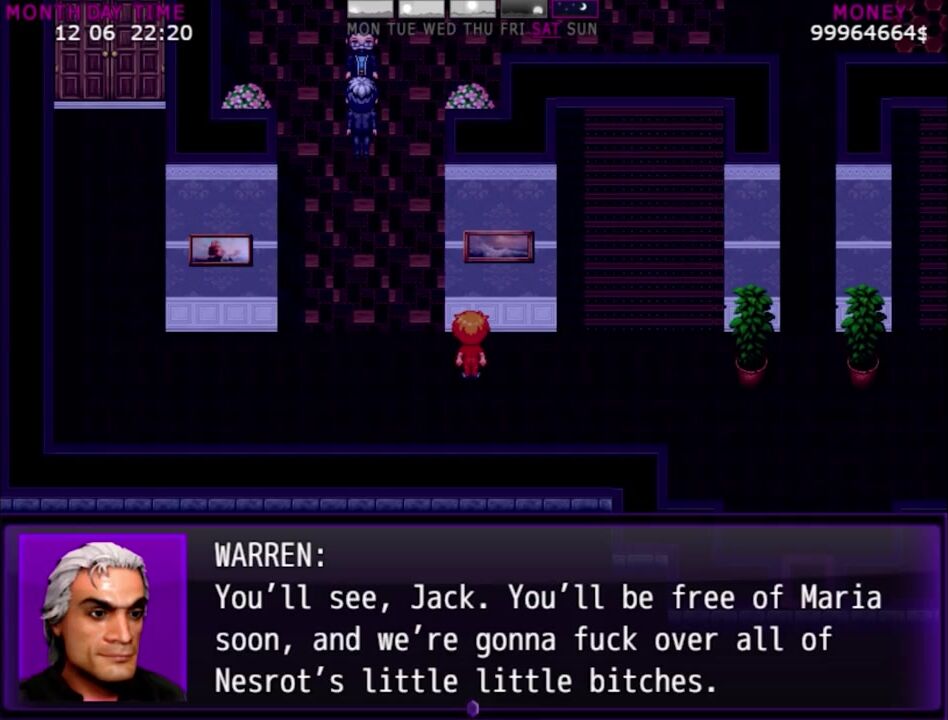948x720 pixels.
Task: Advance Warren's dialogue message box
Action: pos(560,620)
